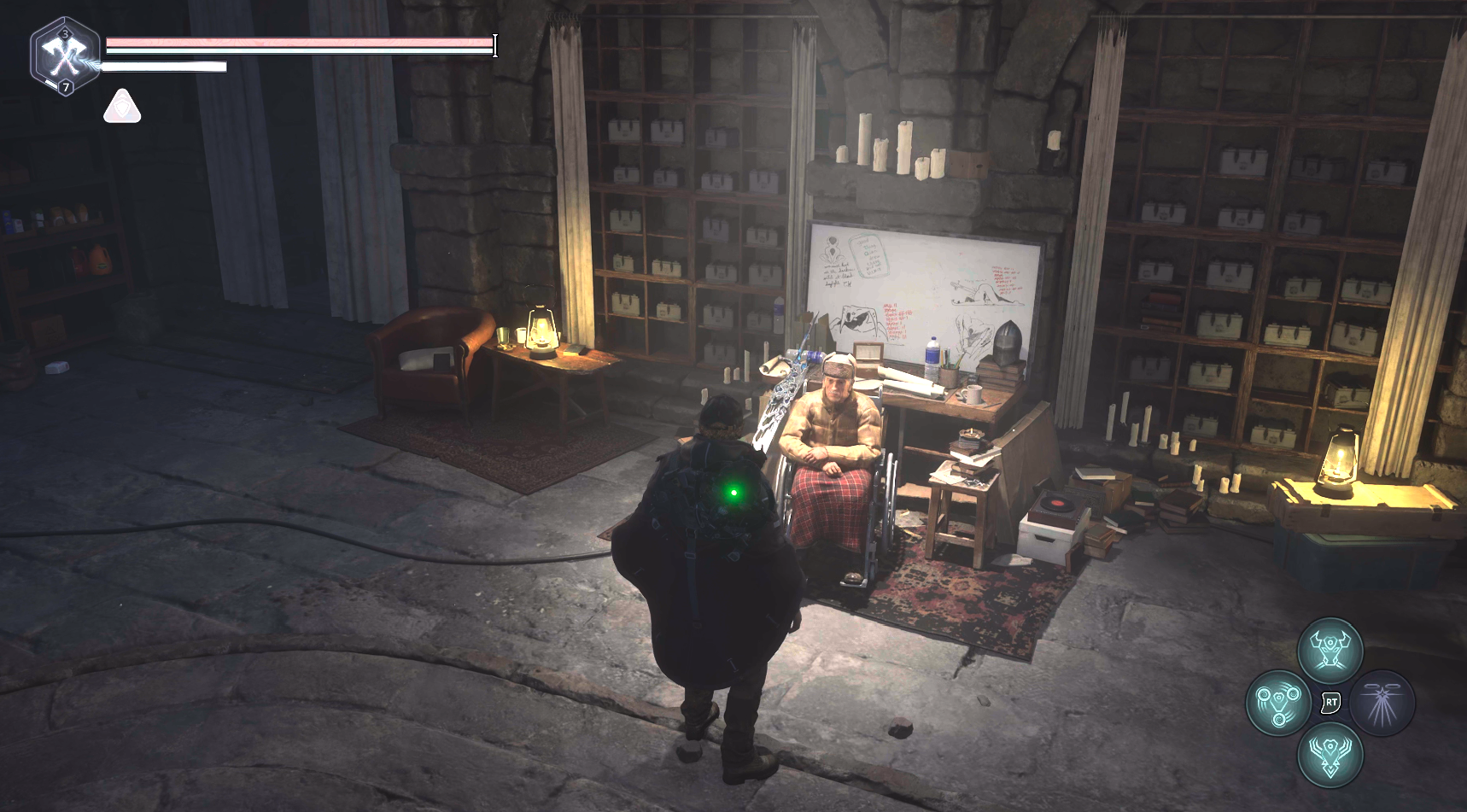Trigger the dimmed light-burst ability

(1382, 703)
